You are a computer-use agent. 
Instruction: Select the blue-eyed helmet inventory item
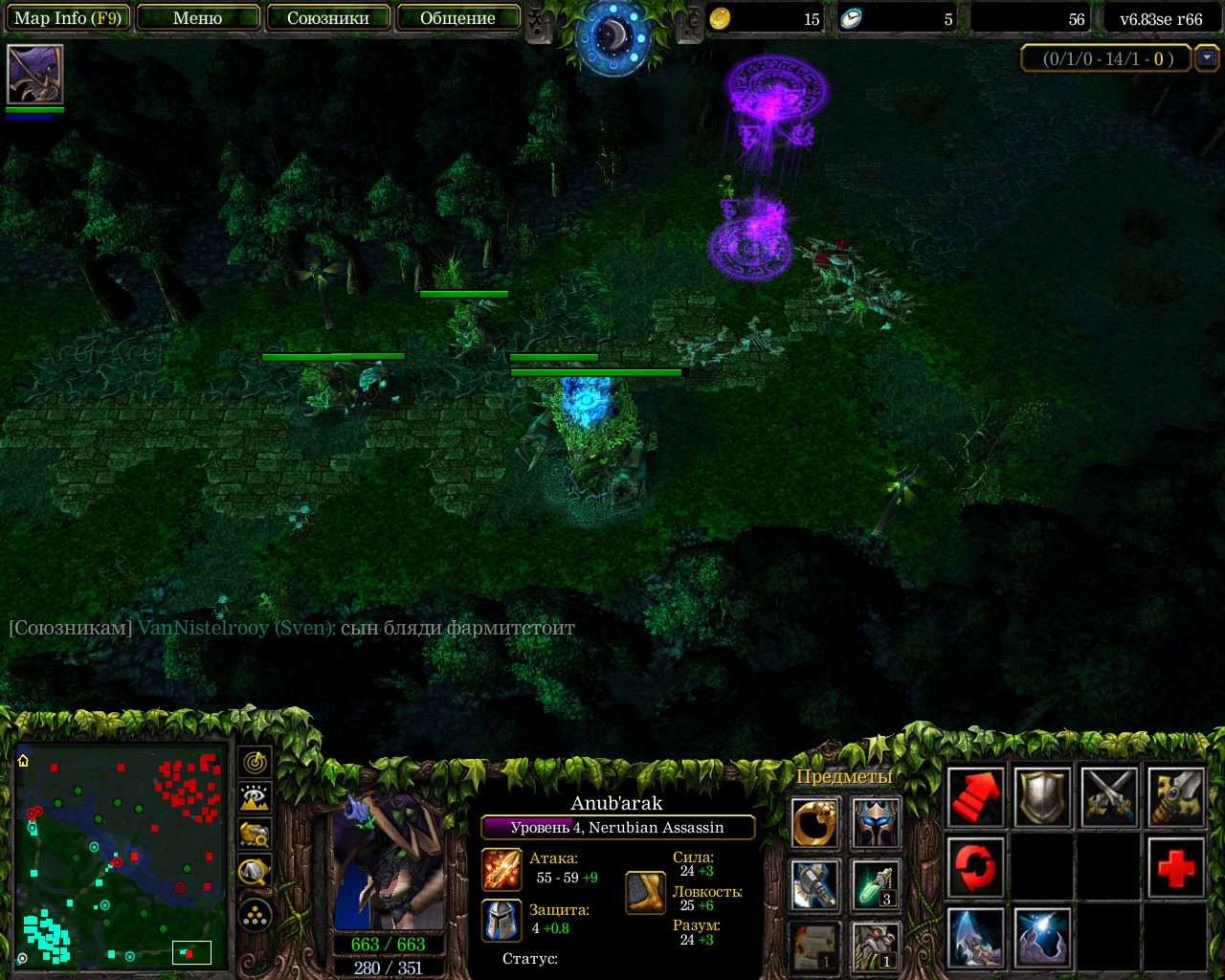876,823
